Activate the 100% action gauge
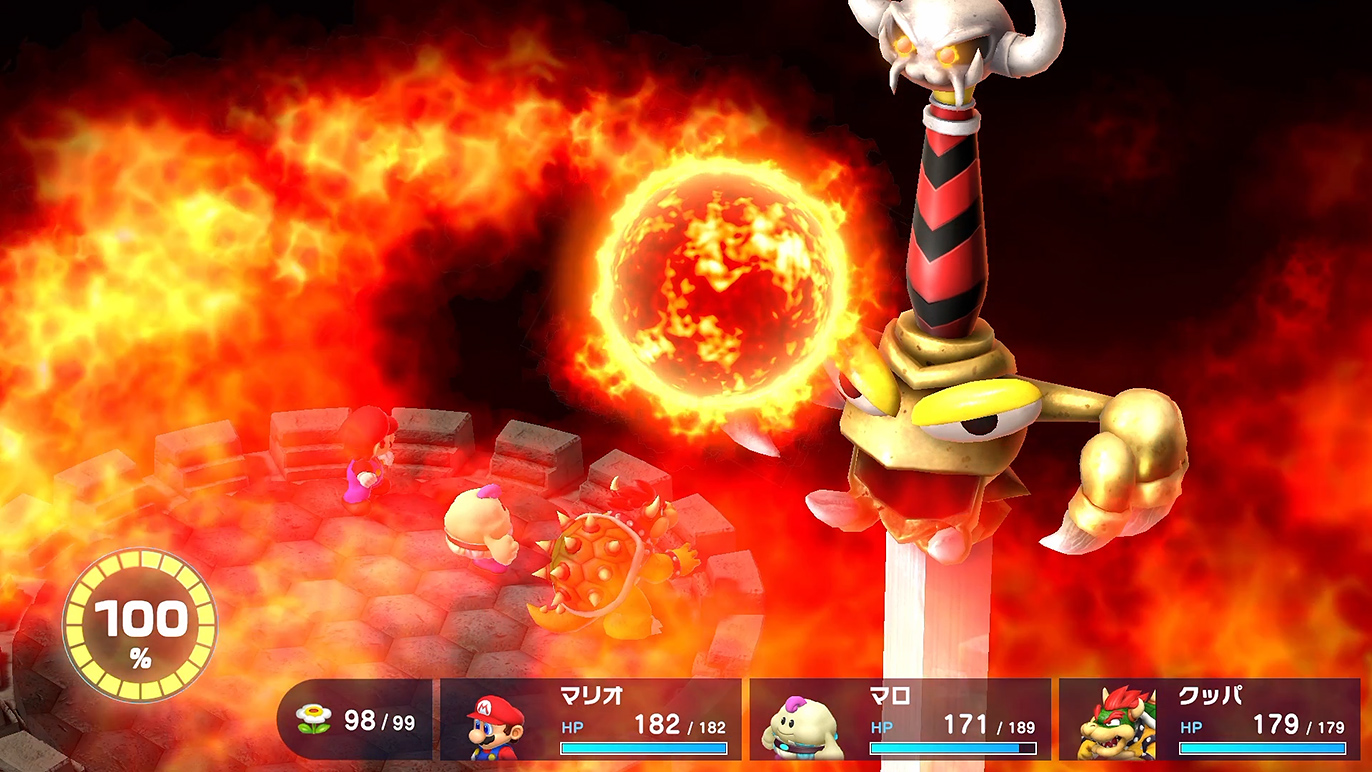Viewport: 1372px width, 772px height. coord(139,624)
